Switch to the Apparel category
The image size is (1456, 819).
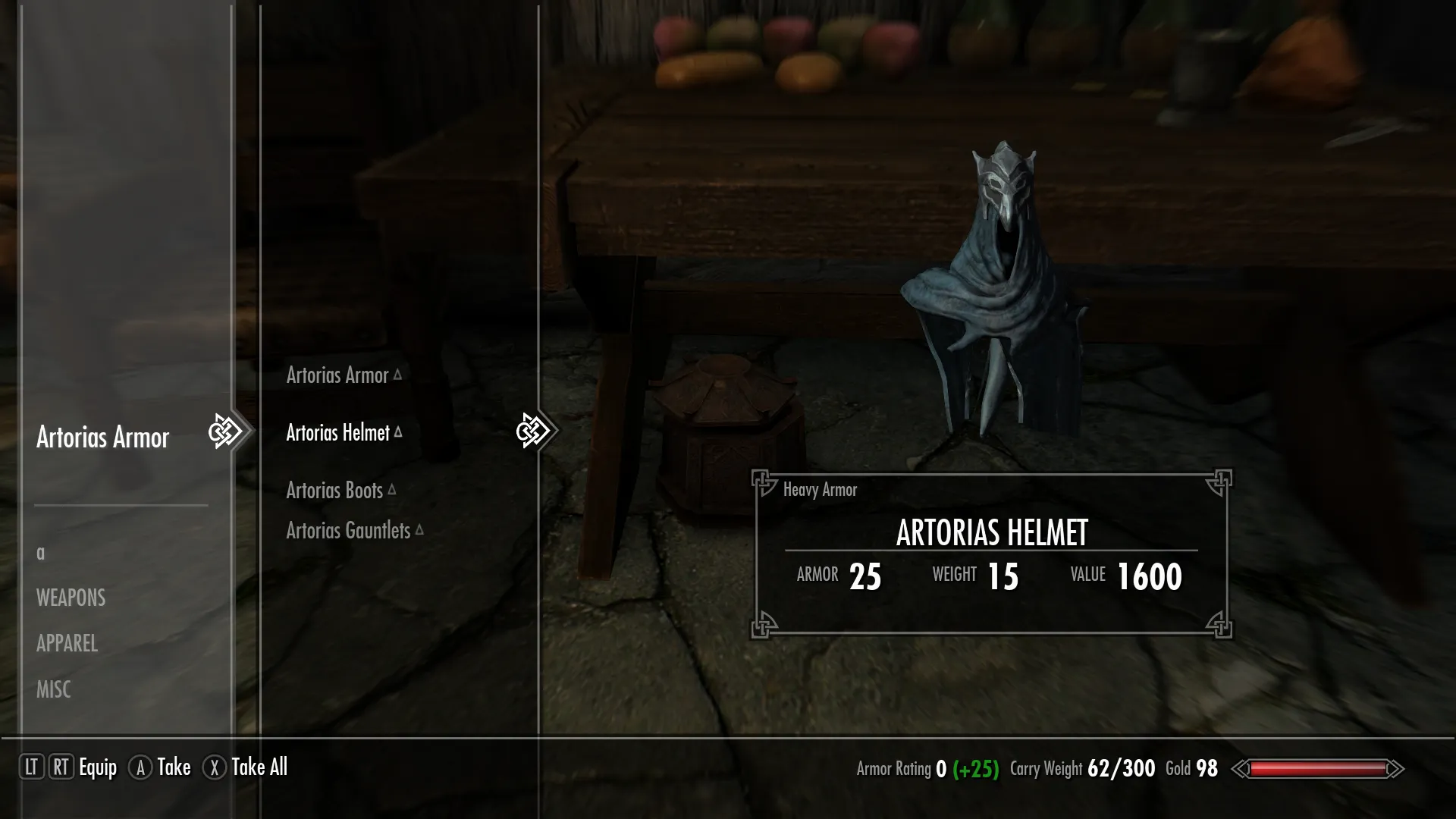[x=67, y=644]
